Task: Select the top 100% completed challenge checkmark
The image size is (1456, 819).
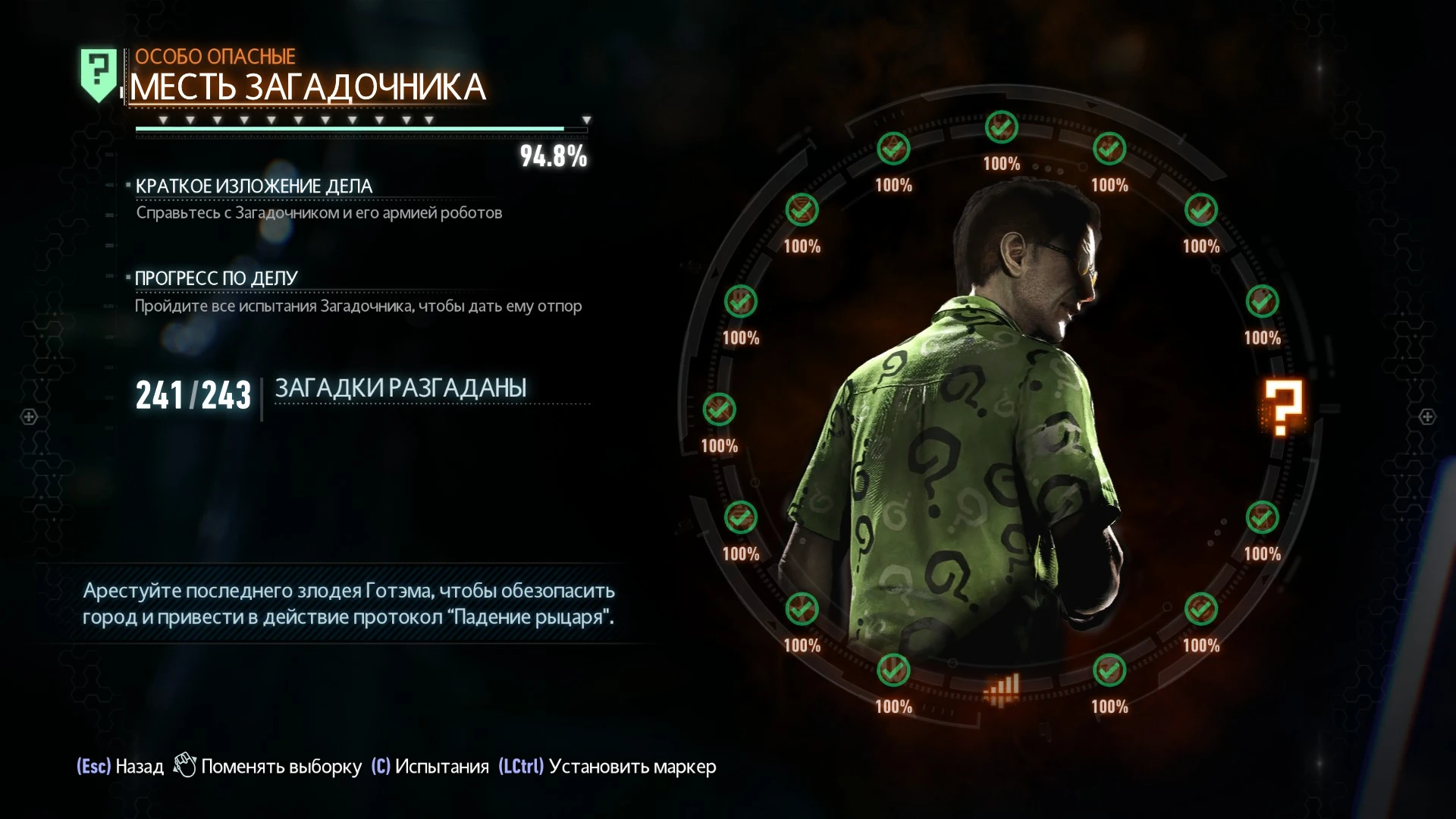Action: tap(1000, 127)
